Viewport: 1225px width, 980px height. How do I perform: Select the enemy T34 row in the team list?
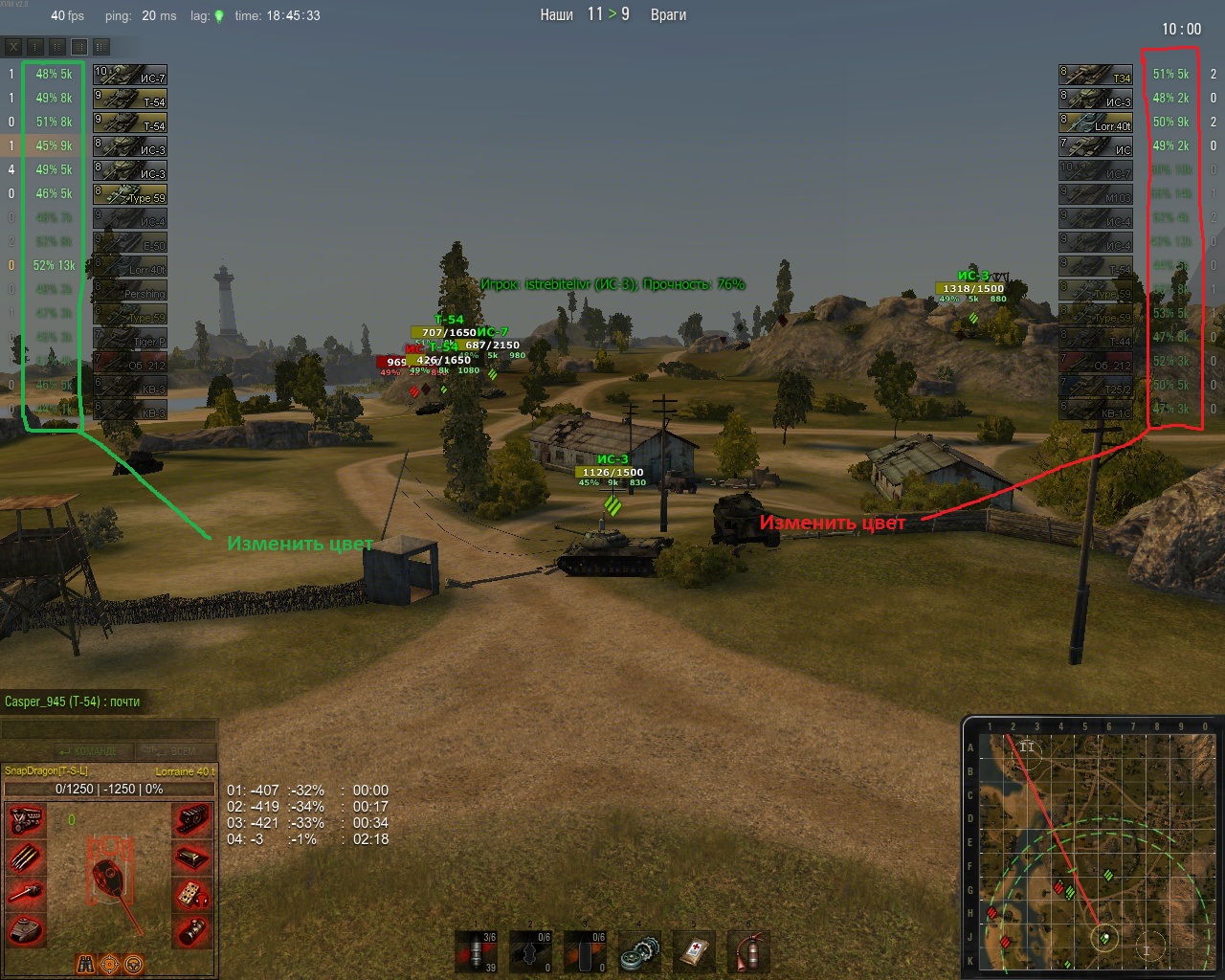tap(1096, 75)
